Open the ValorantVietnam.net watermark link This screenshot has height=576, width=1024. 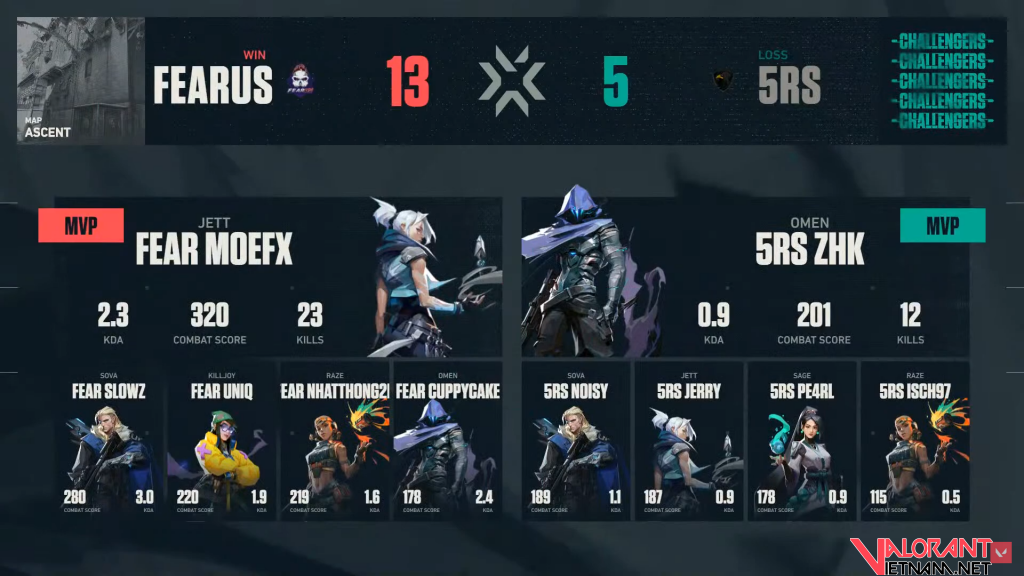pyautogui.click(x=920, y=556)
